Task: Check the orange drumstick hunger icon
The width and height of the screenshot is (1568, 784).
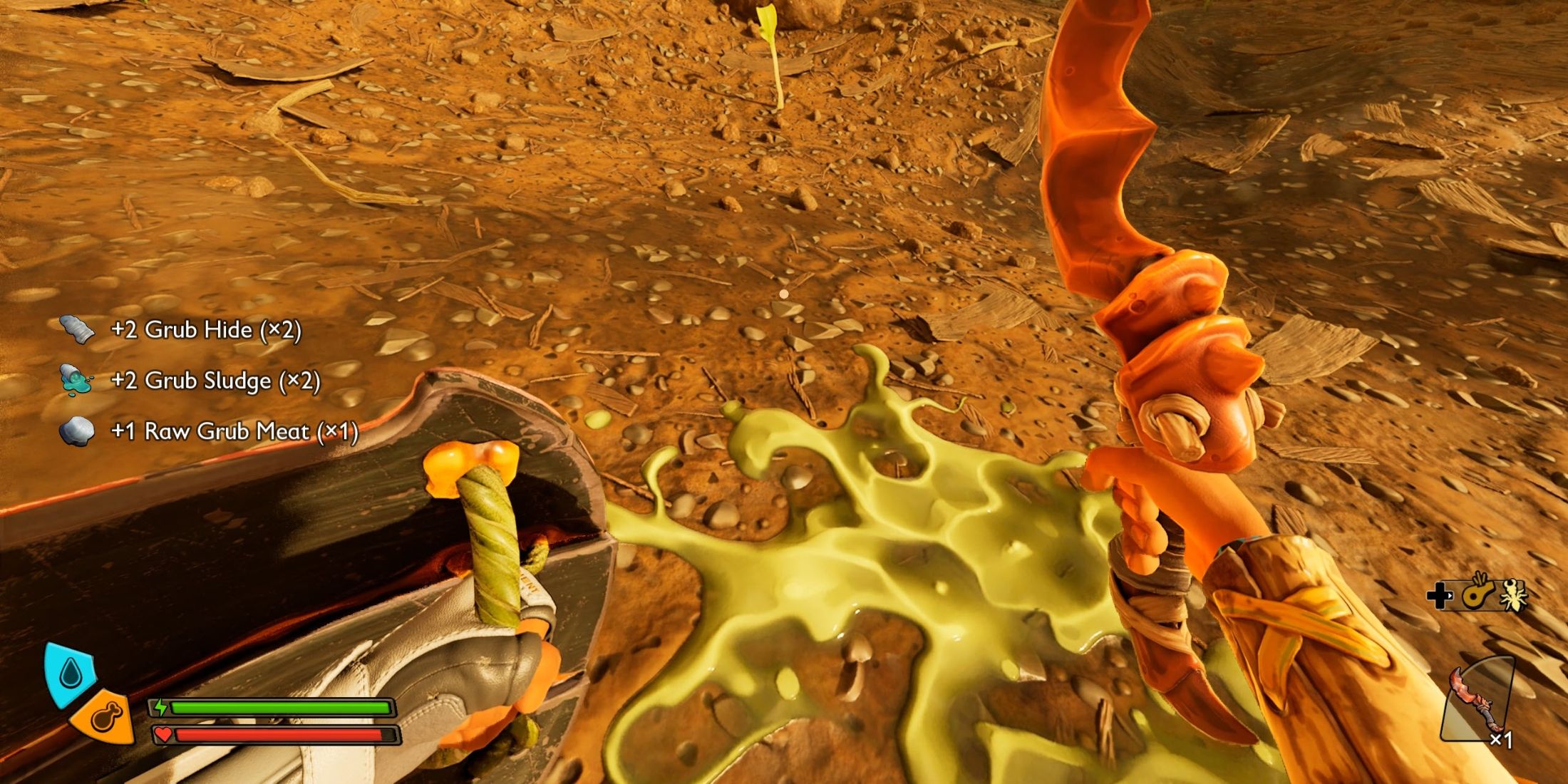Action: pyautogui.click(x=105, y=716)
